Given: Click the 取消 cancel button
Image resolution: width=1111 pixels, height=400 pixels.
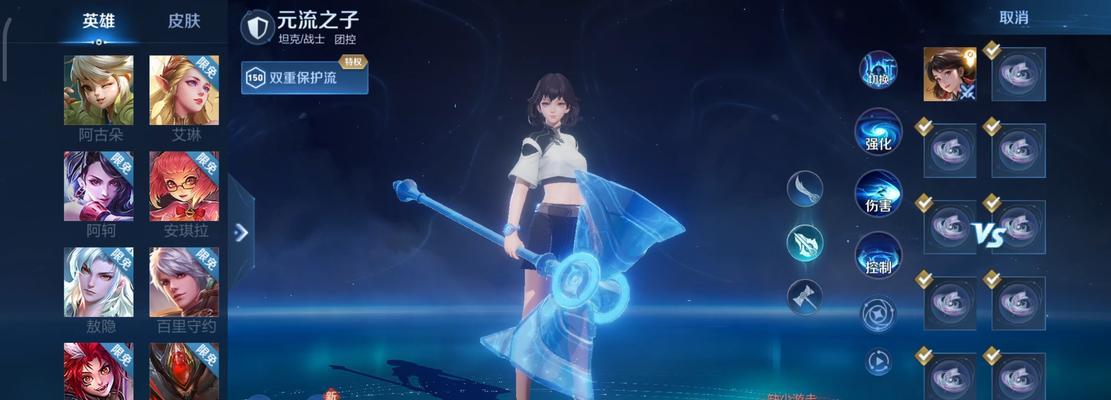Looking at the screenshot, I should pyautogui.click(x=1013, y=18).
